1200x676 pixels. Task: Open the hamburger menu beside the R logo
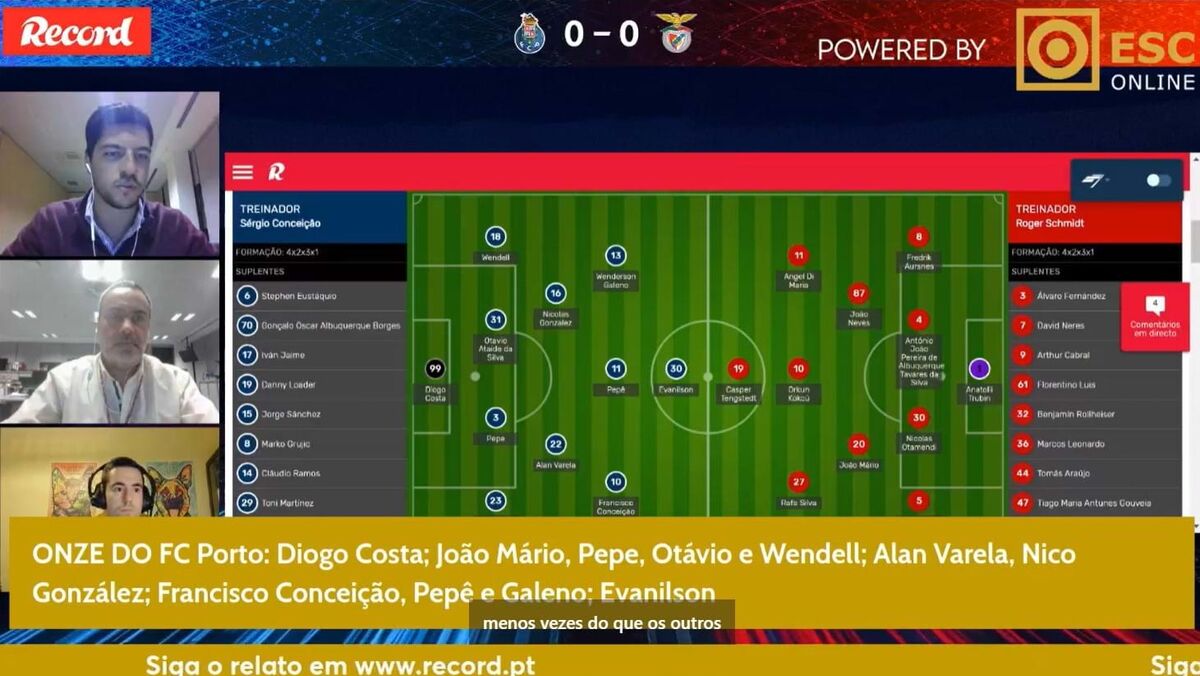click(x=243, y=172)
